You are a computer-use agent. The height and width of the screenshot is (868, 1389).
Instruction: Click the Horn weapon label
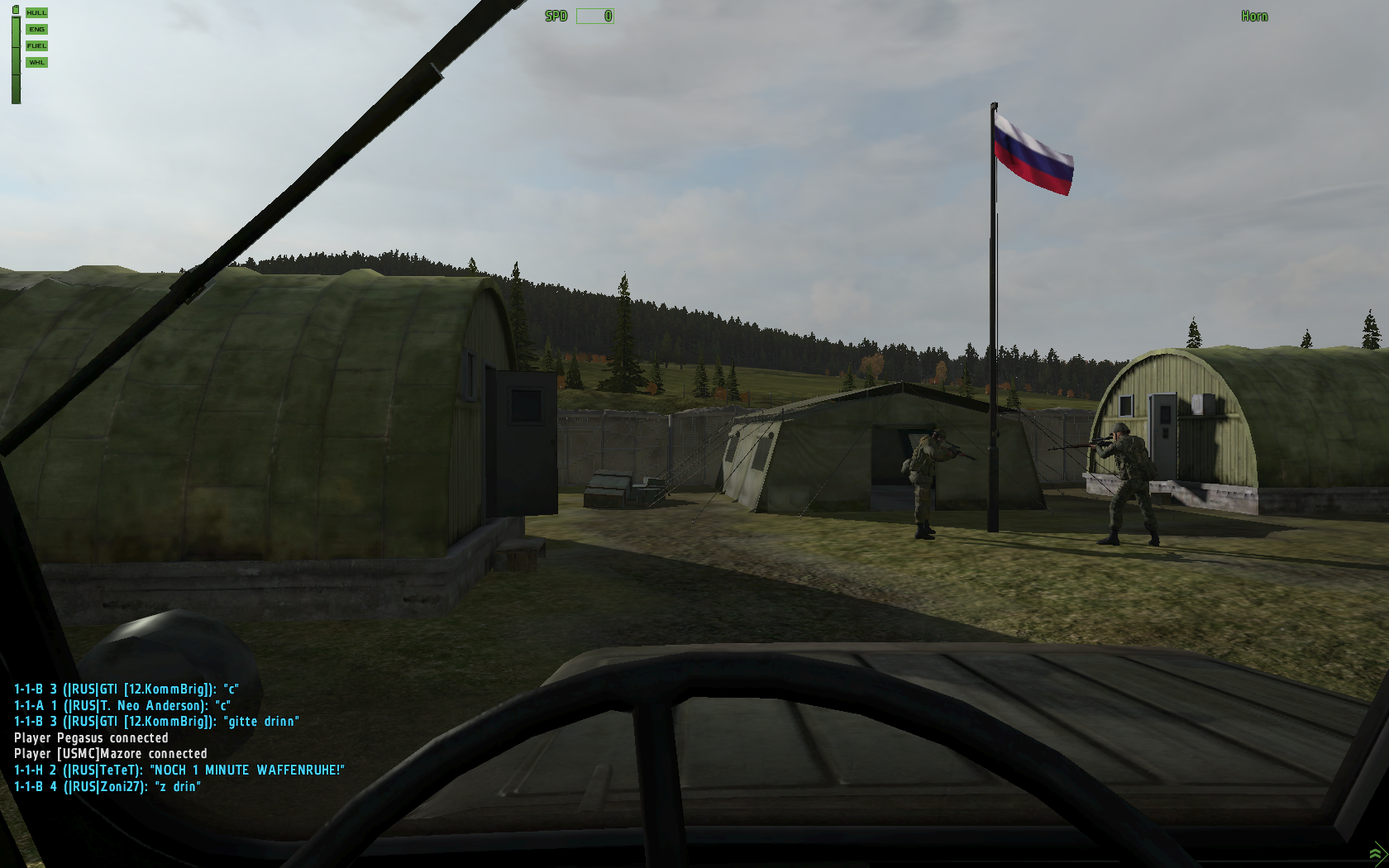[x=1253, y=17]
